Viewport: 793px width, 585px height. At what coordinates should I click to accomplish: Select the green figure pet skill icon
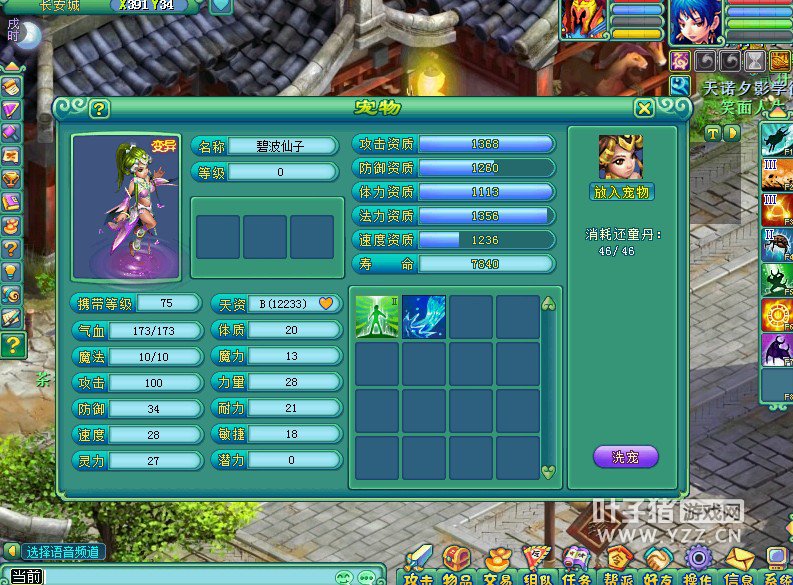(377, 317)
